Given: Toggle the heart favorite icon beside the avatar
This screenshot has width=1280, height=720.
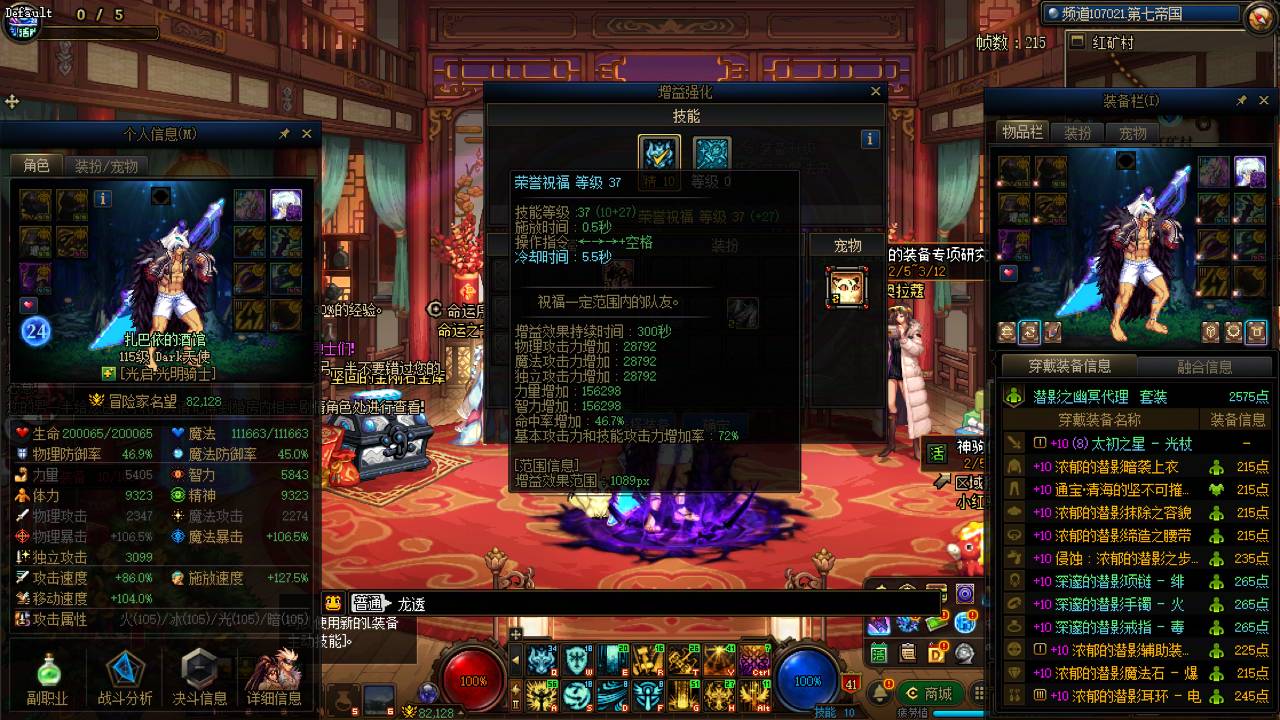Looking at the screenshot, I should coord(27,305).
